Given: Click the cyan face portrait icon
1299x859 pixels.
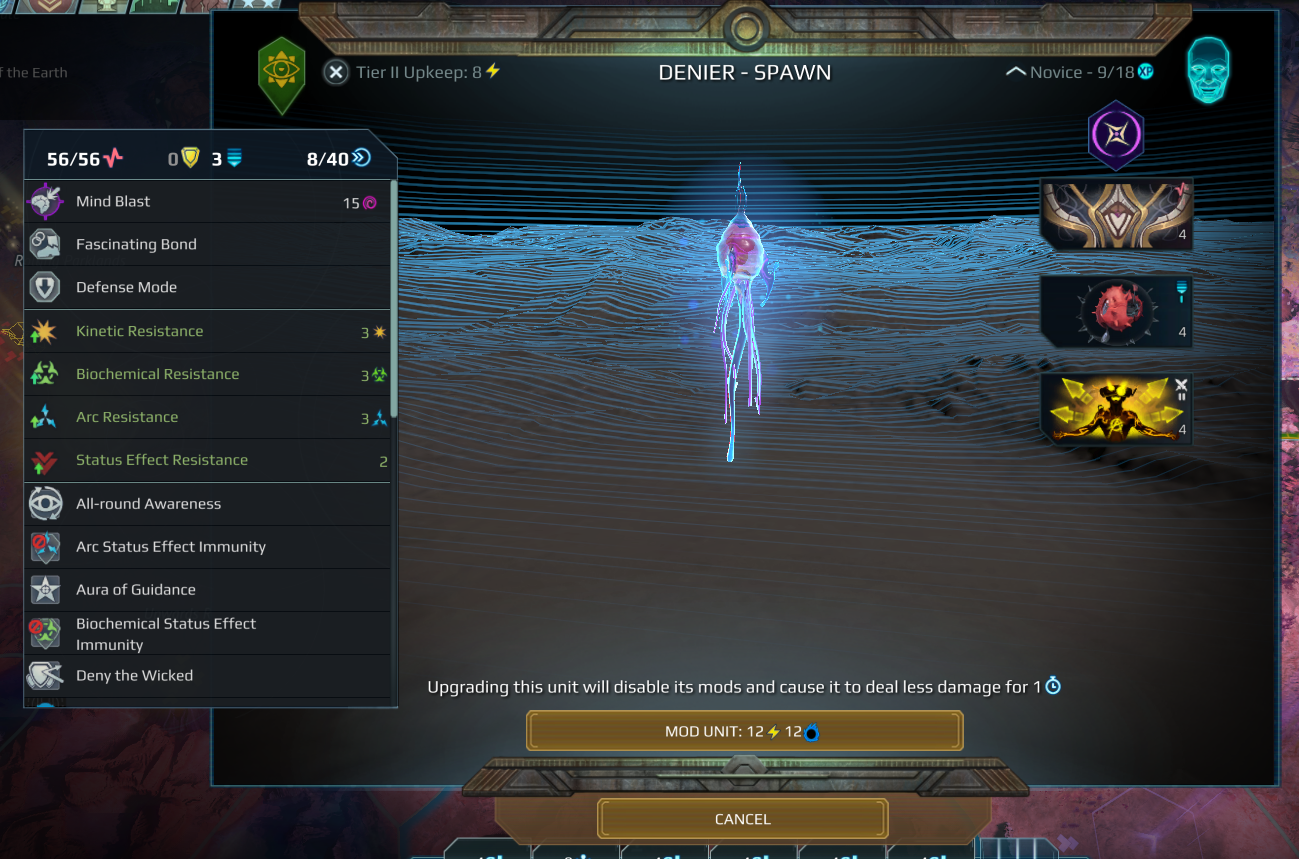Looking at the screenshot, I should [x=1208, y=71].
